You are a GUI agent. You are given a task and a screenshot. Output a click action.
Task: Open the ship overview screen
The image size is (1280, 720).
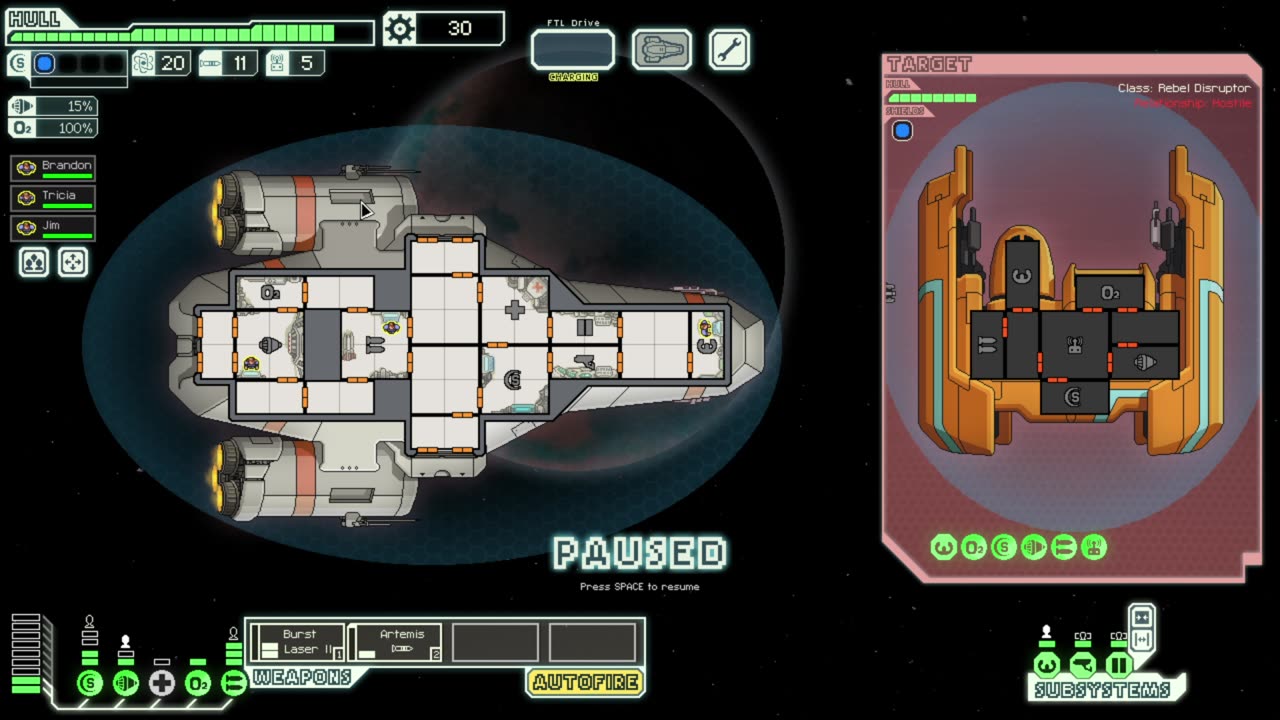tap(661, 49)
